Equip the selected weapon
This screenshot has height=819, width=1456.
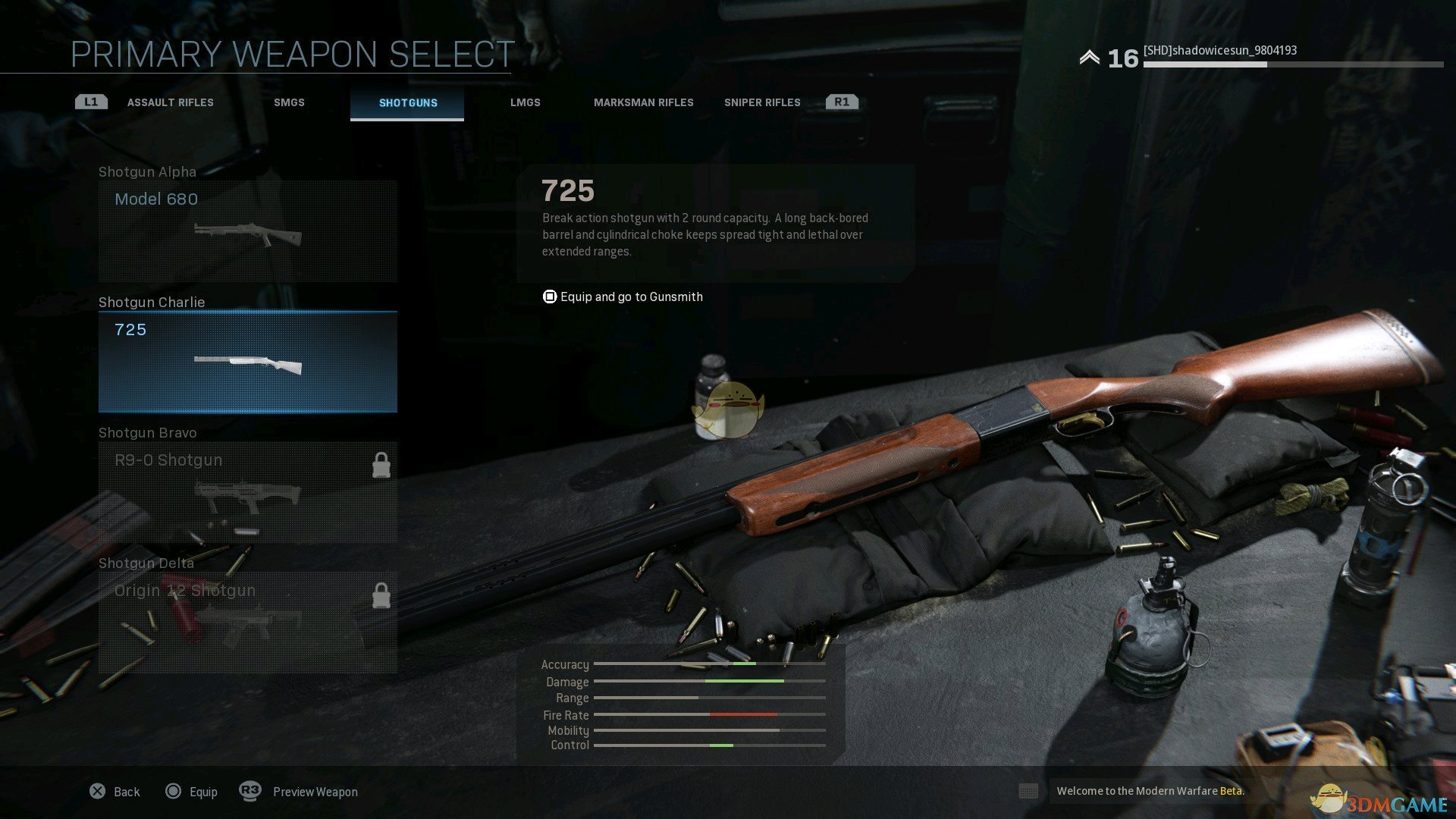coord(192,792)
